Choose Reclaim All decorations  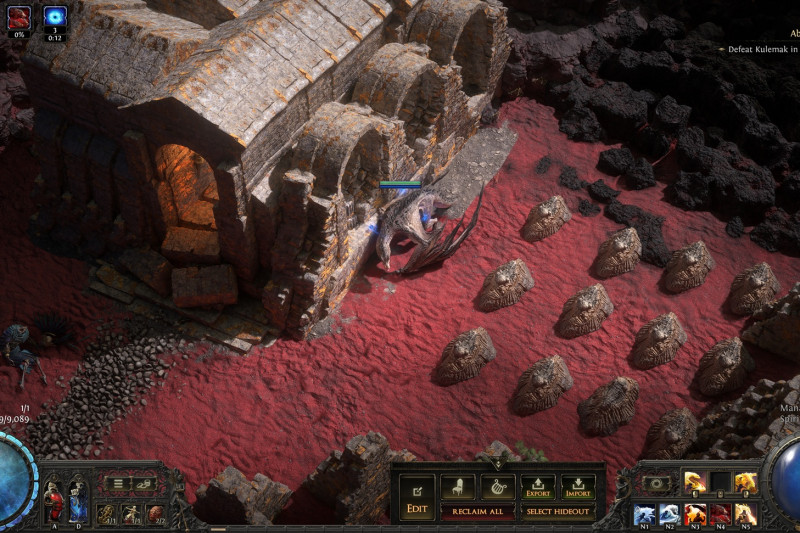click(x=478, y=512)
